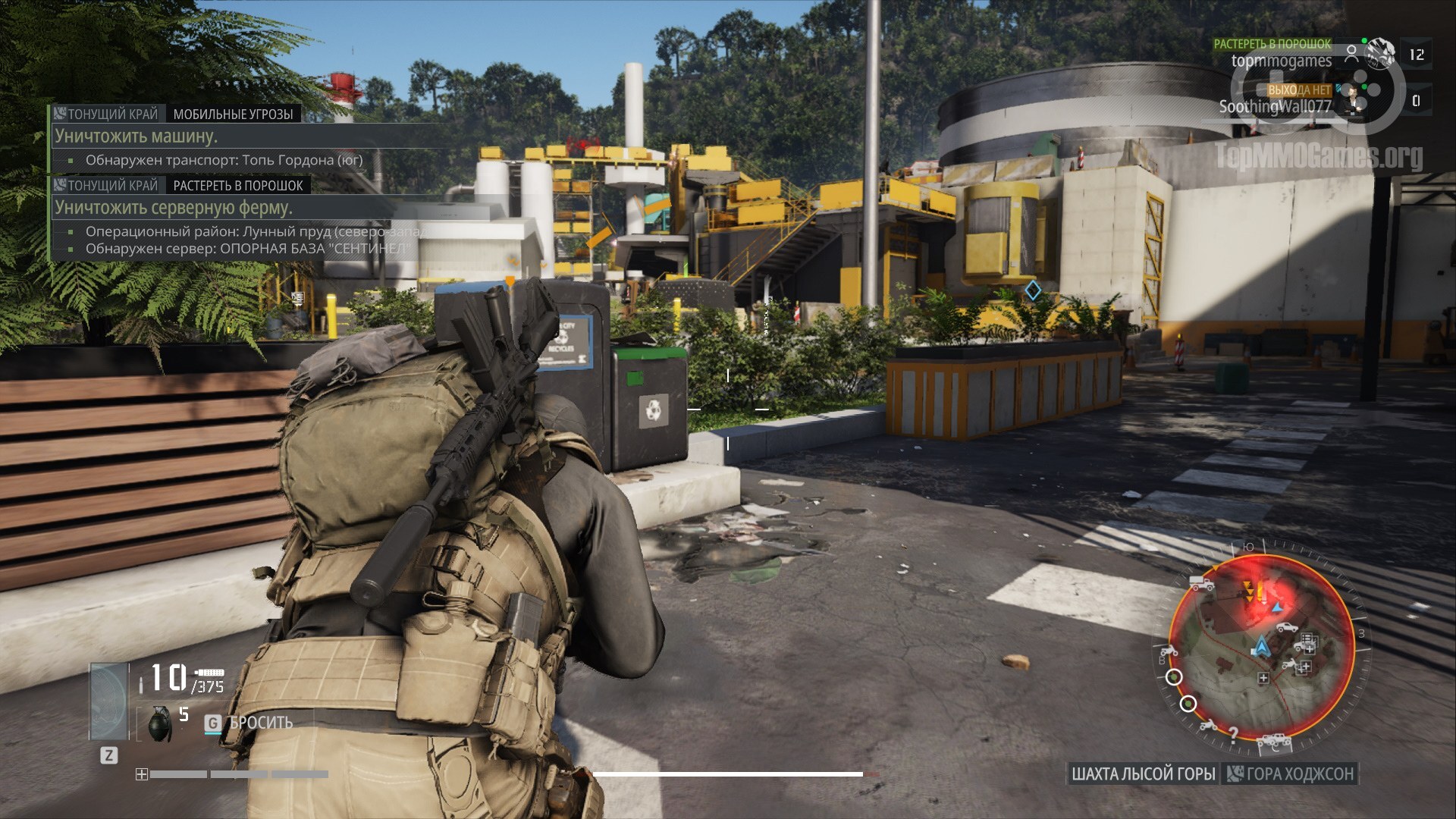Select the SoothingWall077 squad member entry

click(1275, 107)
